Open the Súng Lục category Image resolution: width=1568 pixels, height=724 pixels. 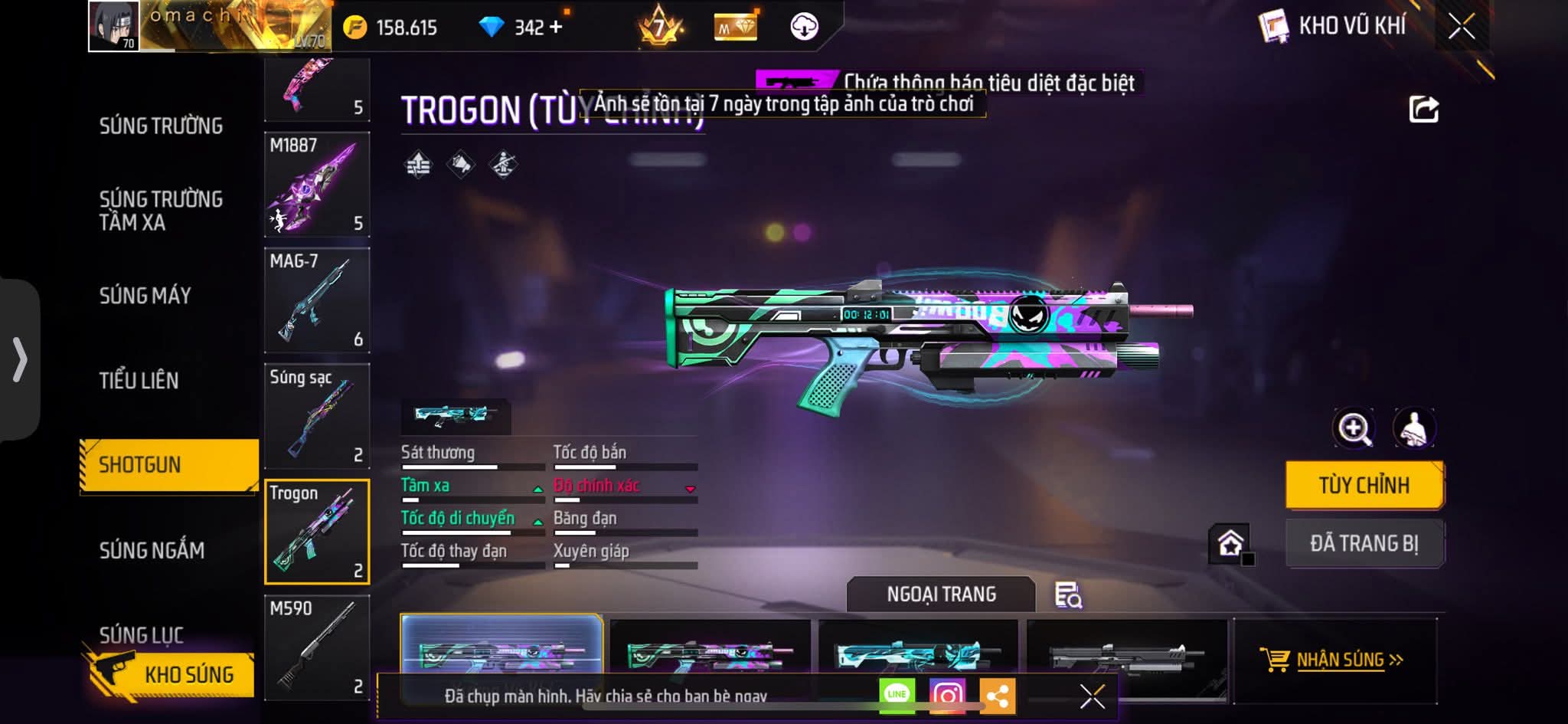[x=142, y=634]
